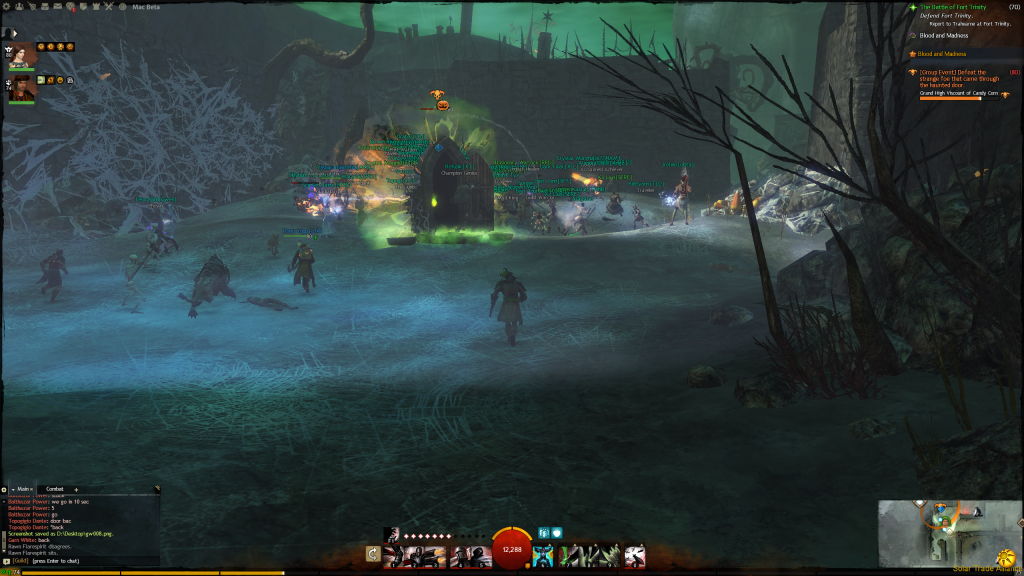
Task: Open the game menu gear icon
Action: pos(7,6)
